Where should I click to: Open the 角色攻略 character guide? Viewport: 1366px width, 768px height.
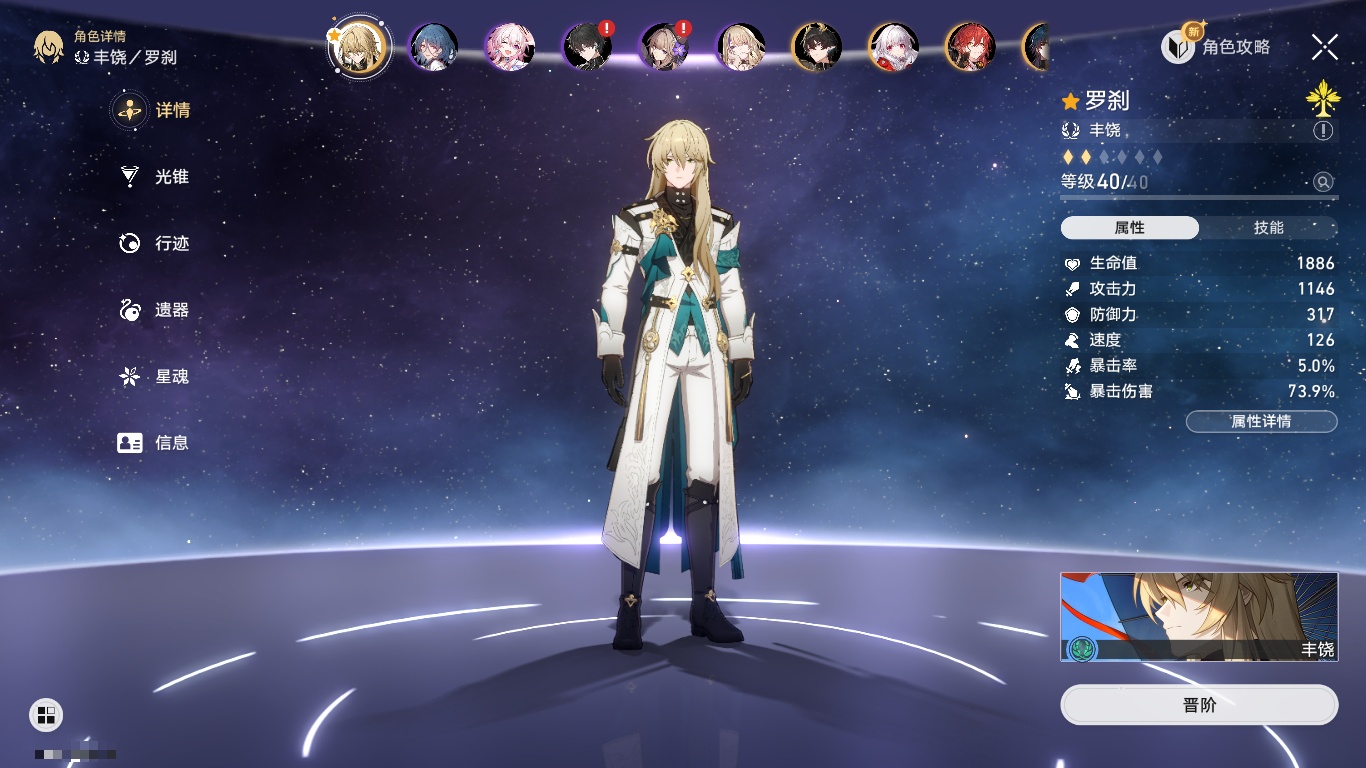pyautogui.click(x=1218, y=47)
